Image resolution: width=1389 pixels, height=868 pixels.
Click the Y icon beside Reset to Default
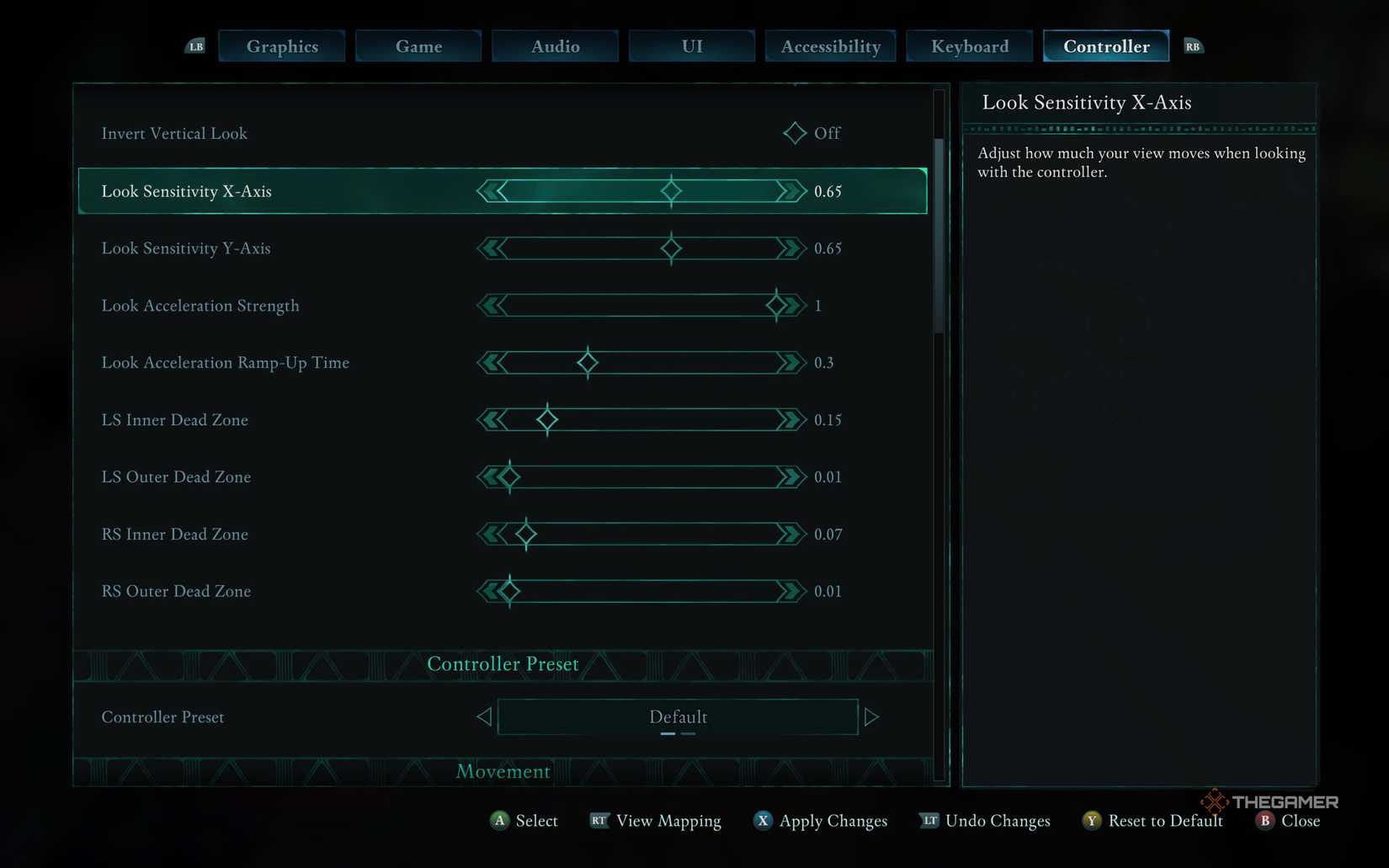tap(1091, 821)
